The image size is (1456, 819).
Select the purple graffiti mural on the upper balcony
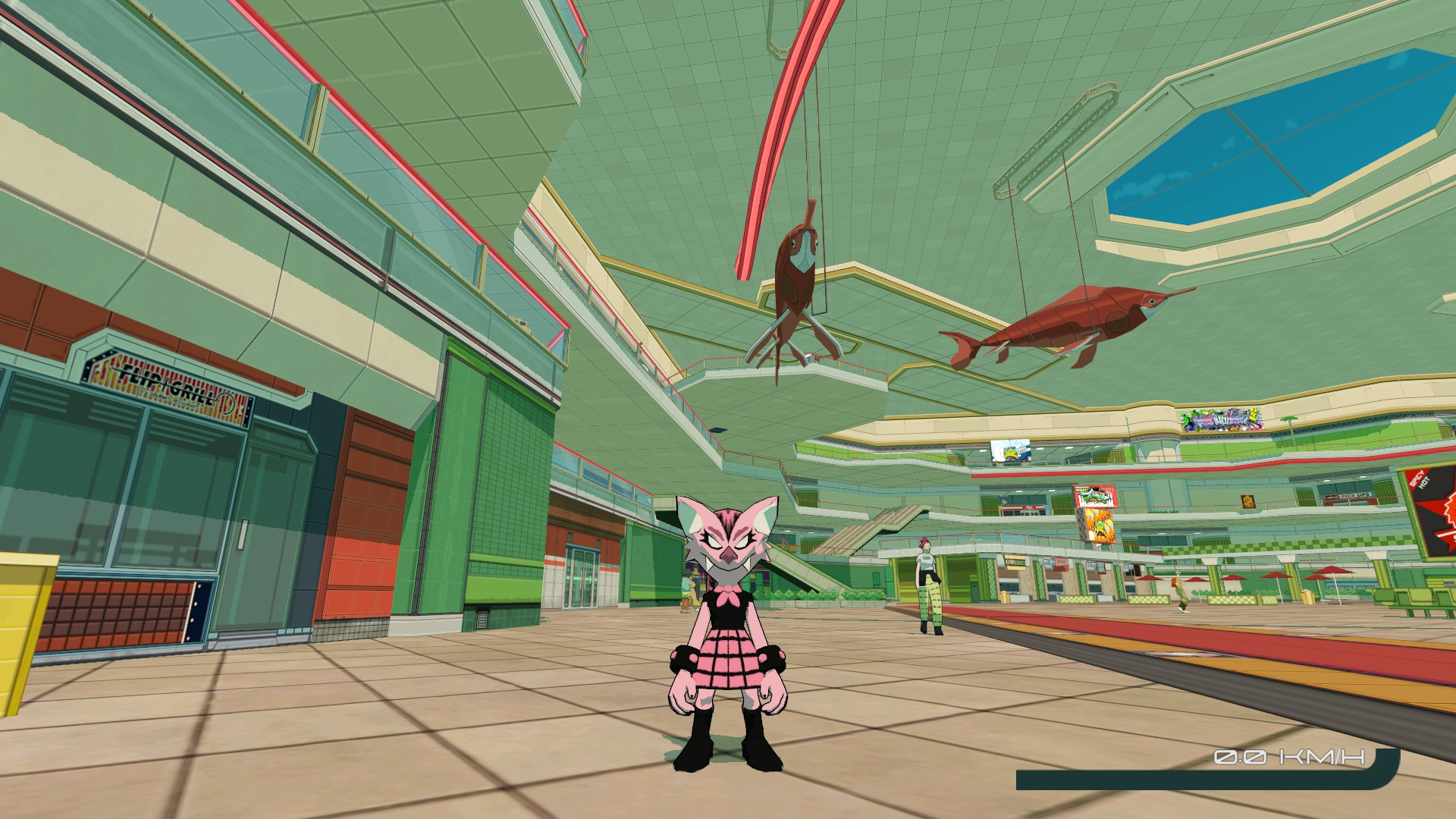[x=1221, y=421]
